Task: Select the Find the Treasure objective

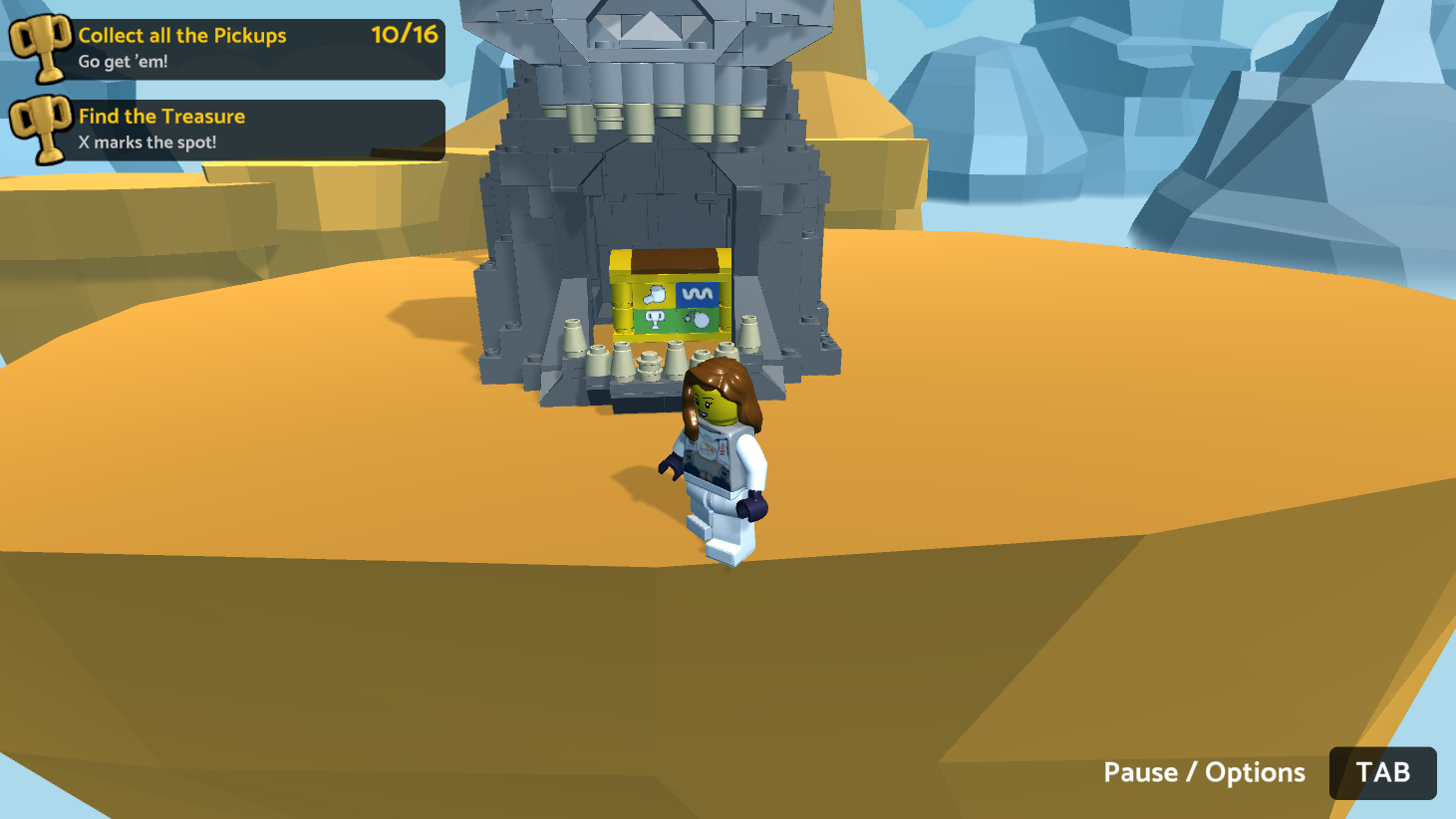Action: (x=229, y=130)
